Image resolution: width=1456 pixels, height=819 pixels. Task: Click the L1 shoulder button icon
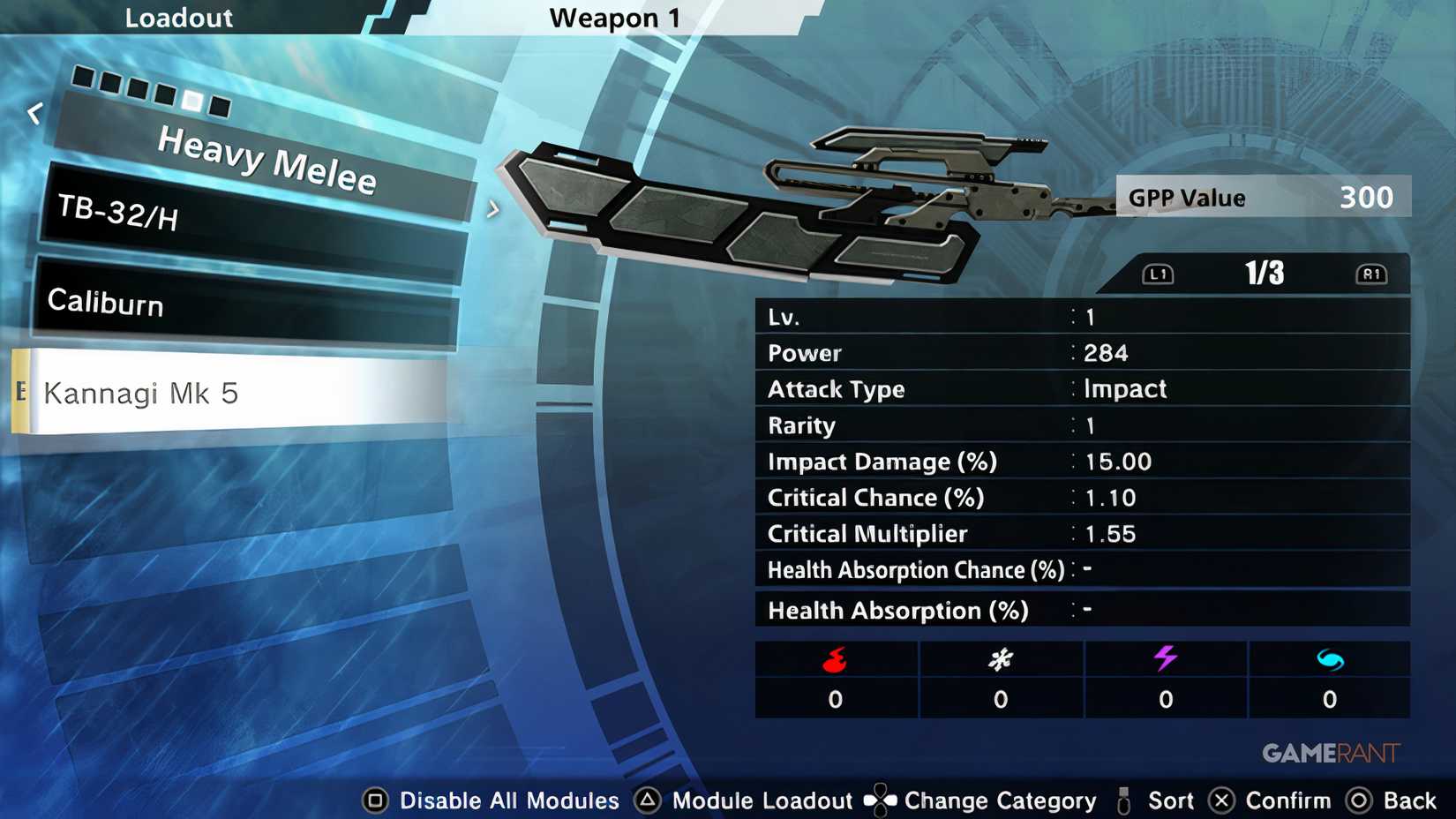click(x=1156, y=274)
